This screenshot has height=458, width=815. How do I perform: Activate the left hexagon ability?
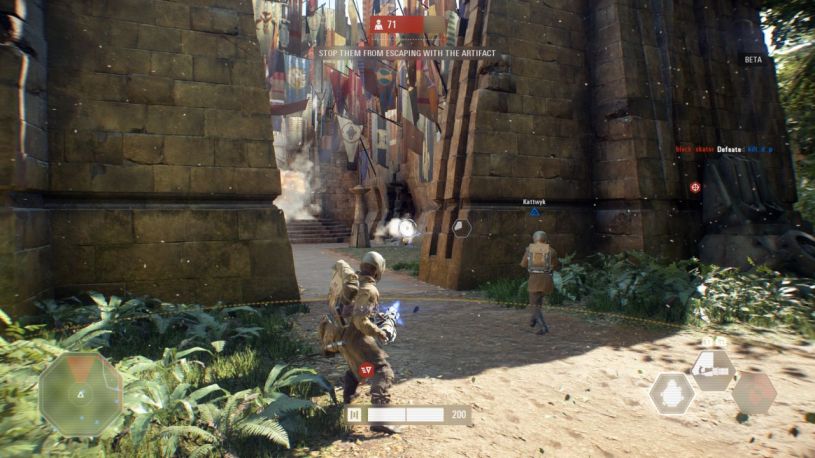pos(671,393)
